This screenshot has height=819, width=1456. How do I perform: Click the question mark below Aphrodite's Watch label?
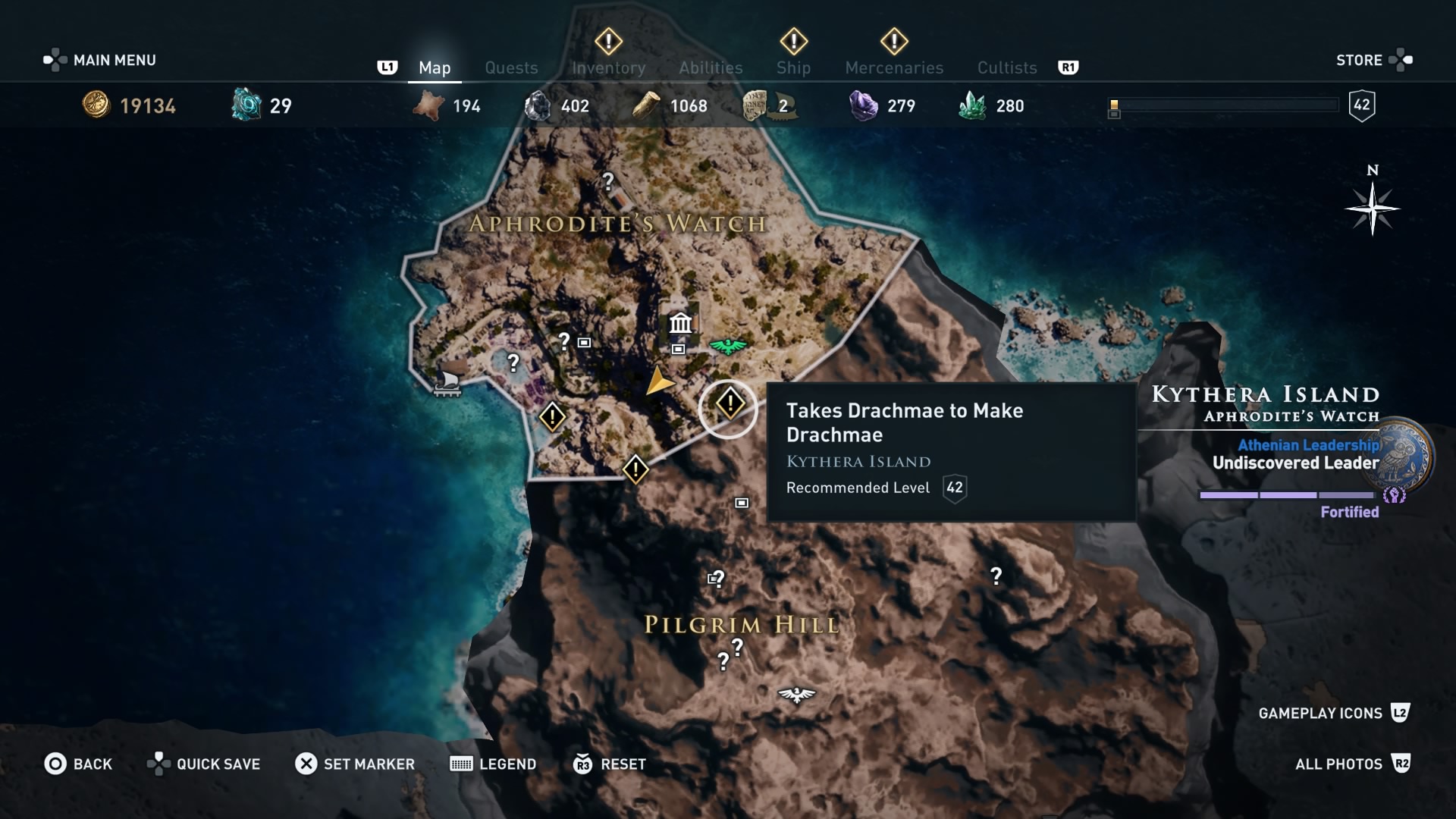(563, 341)
